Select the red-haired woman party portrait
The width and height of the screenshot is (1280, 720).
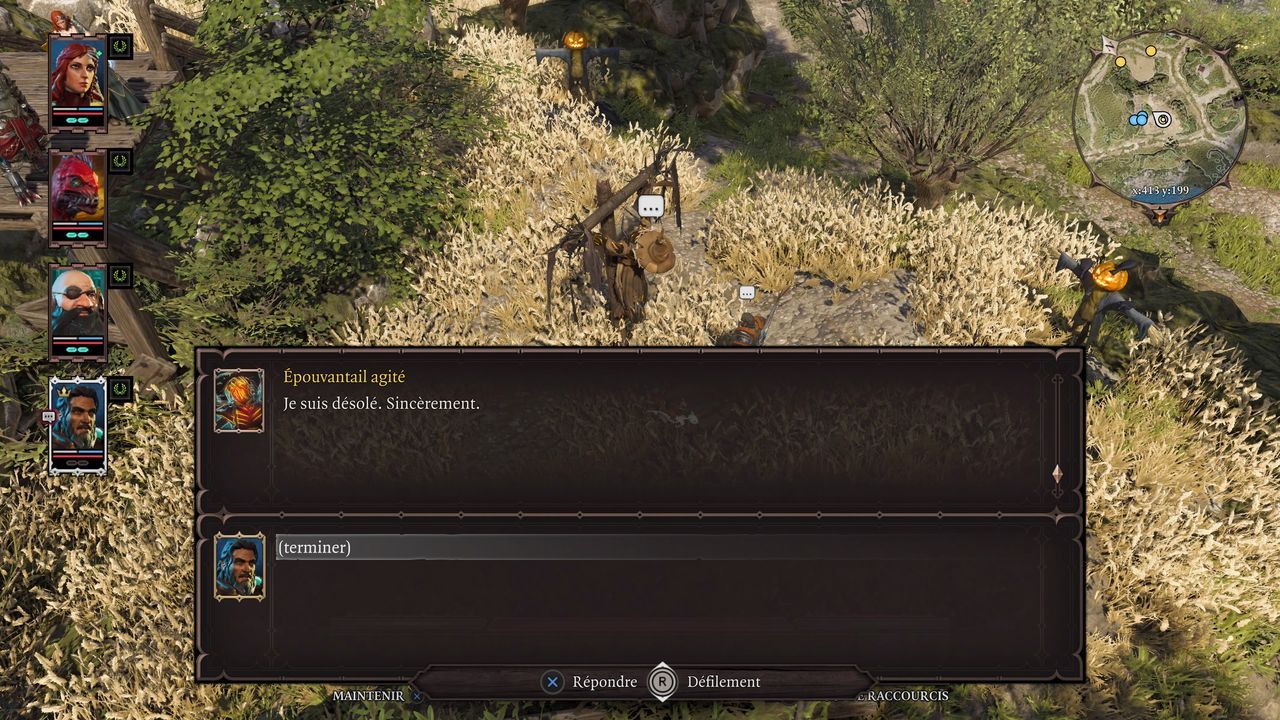tap(77, 80)
